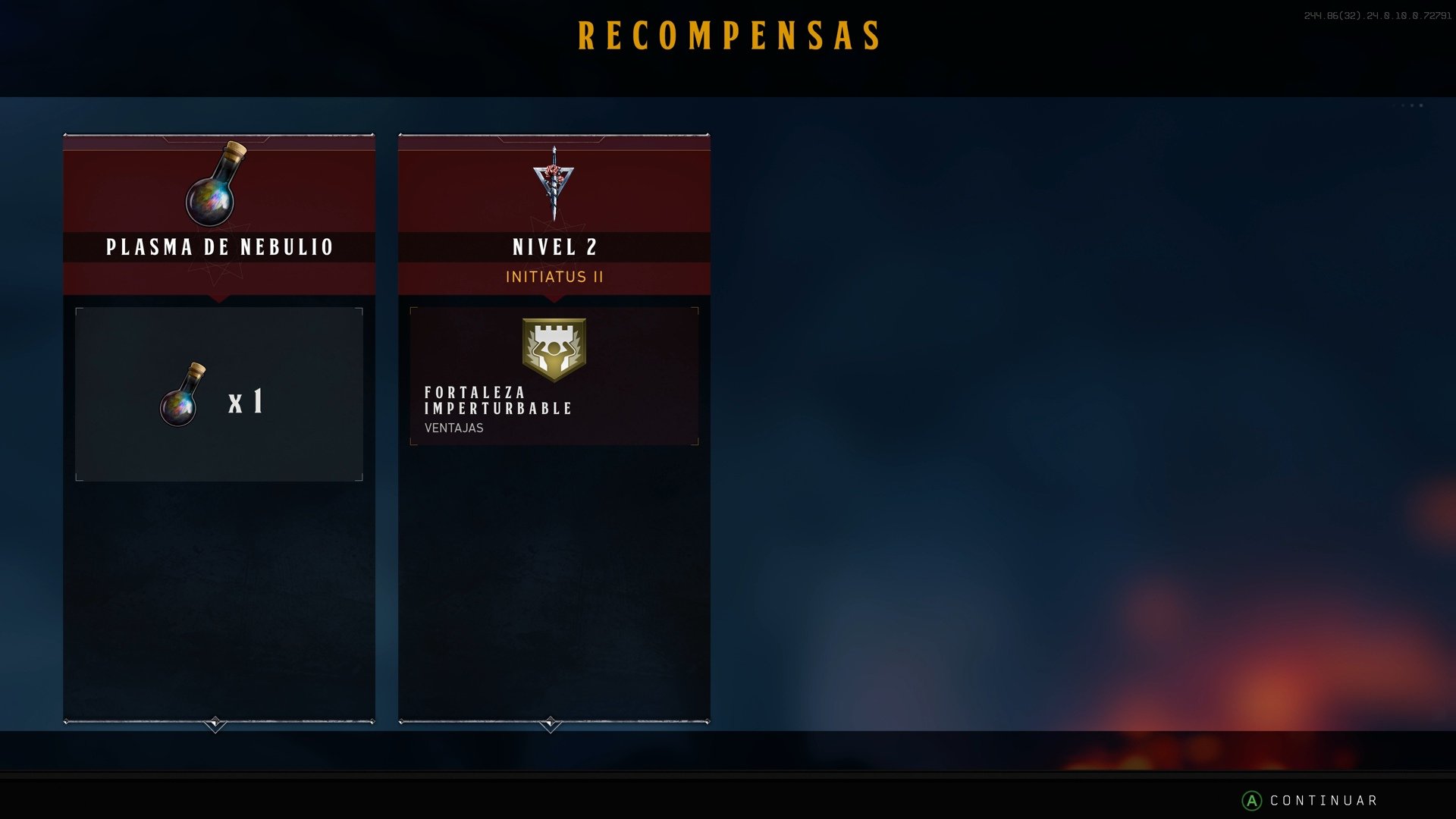This screenshot has width=1456, height=819.
Task: Click the small potion icon beside x1
Action: coord(182,398)
